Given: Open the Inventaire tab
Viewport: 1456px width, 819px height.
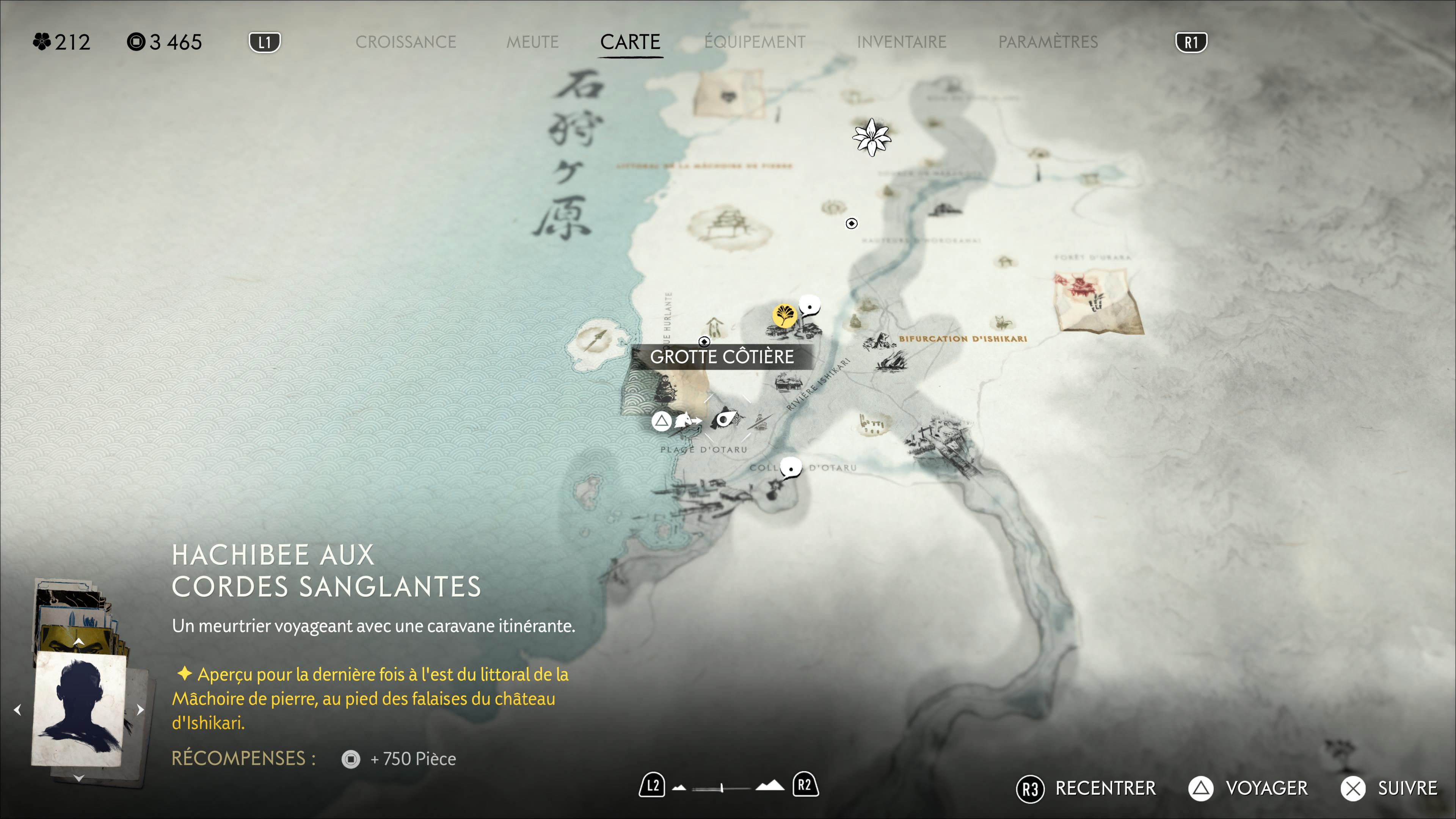Looking at the screenshot, I should point(901,42).
